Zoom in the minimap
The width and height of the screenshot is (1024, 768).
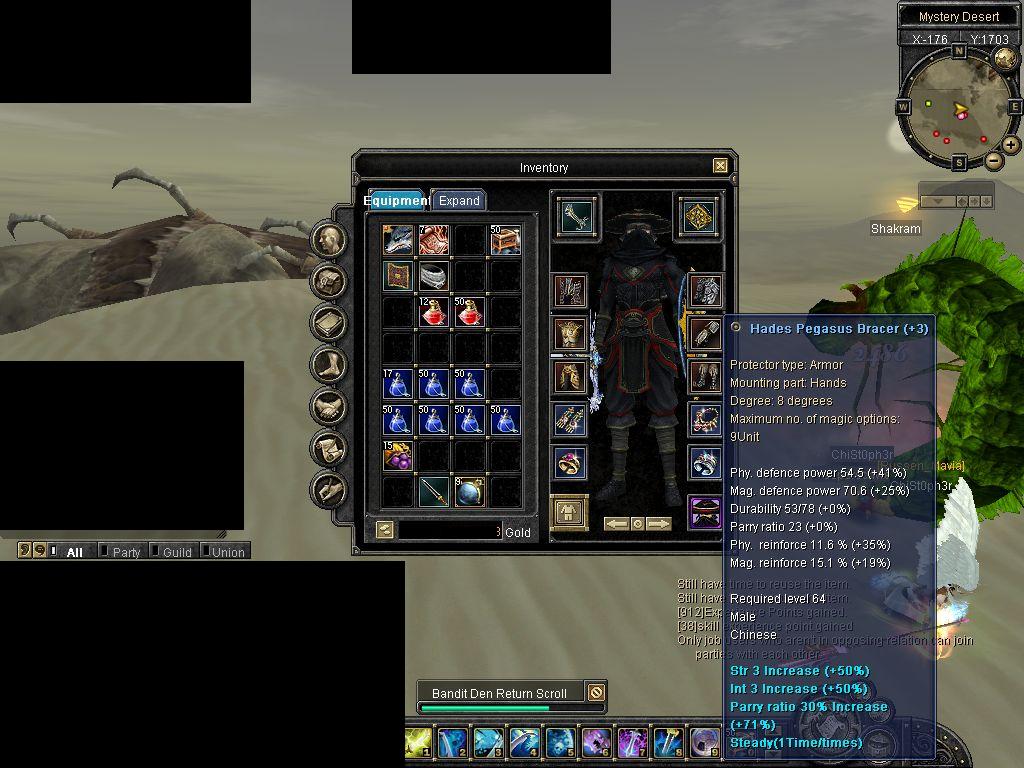point(1011,145)
